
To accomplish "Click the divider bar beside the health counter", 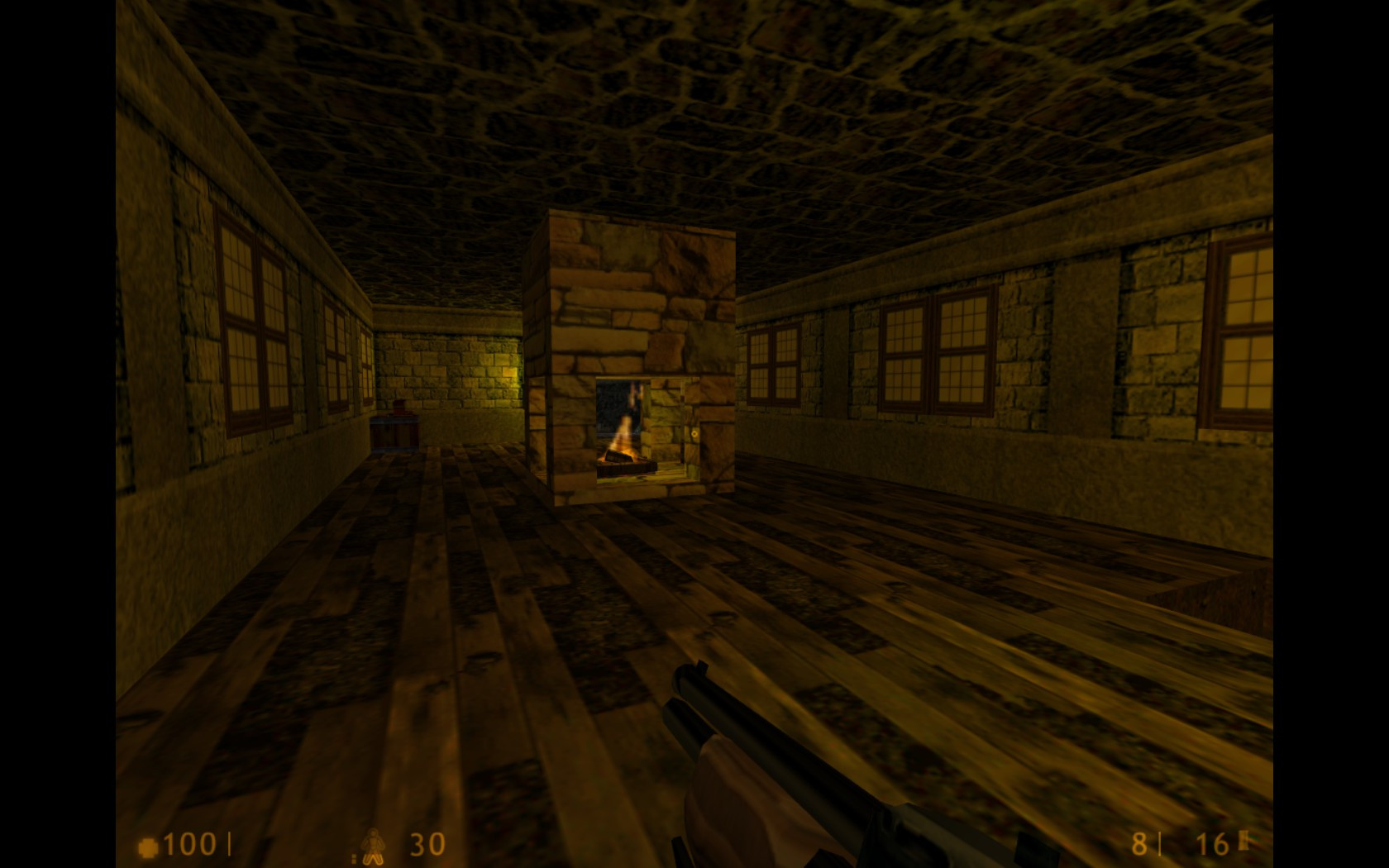I will 229,843.
